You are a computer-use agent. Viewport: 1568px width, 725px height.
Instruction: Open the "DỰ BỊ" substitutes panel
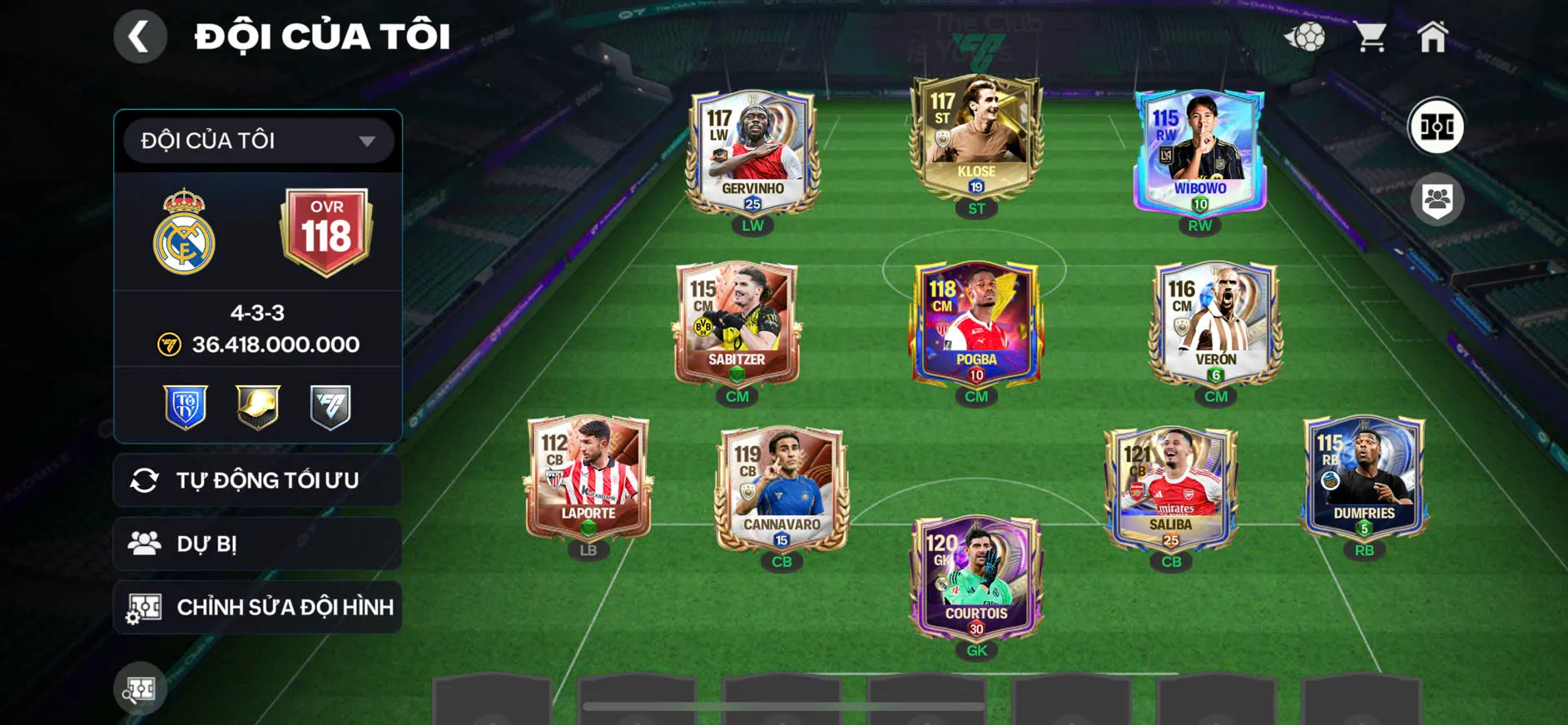(x=256, y=544)
